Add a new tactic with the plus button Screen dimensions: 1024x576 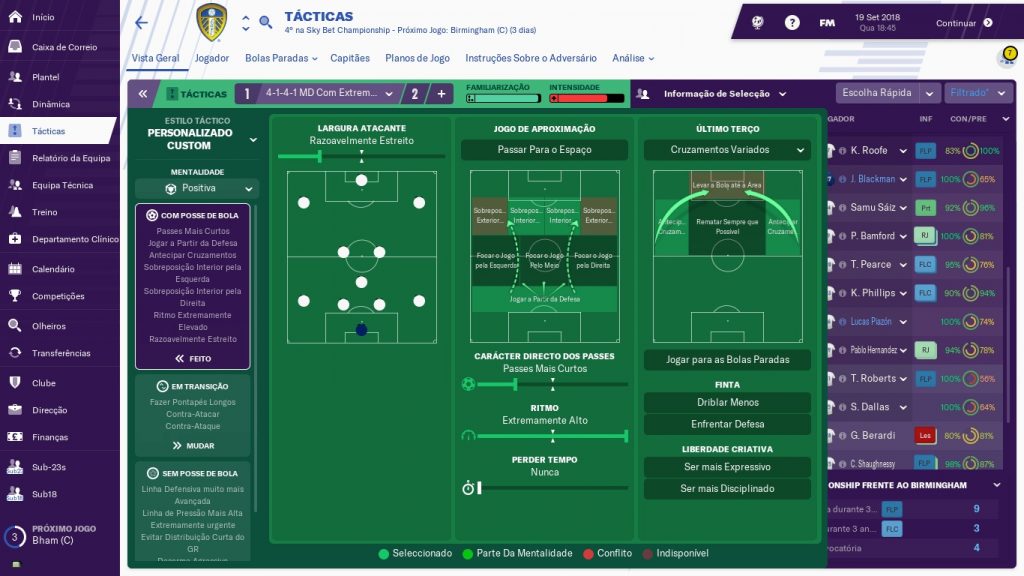tap(442, 94)
